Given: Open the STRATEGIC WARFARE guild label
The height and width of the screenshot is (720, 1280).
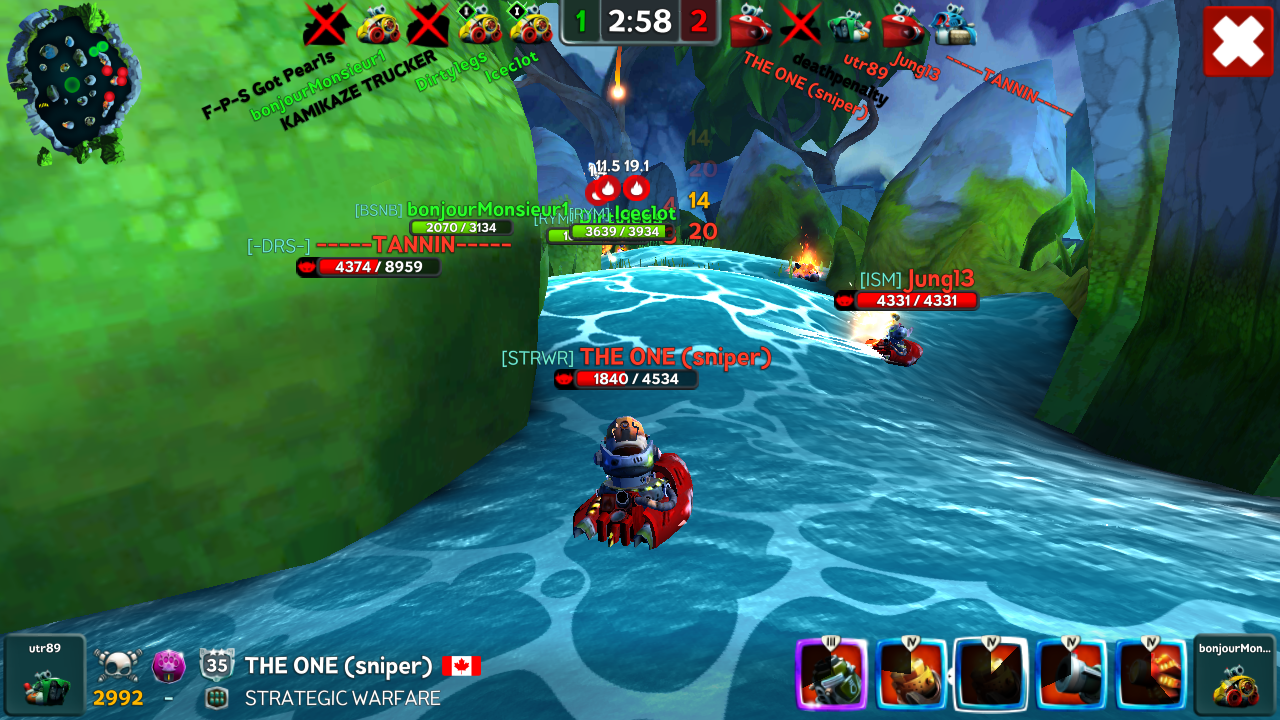Looking at the screenshot, I should 342,698.
